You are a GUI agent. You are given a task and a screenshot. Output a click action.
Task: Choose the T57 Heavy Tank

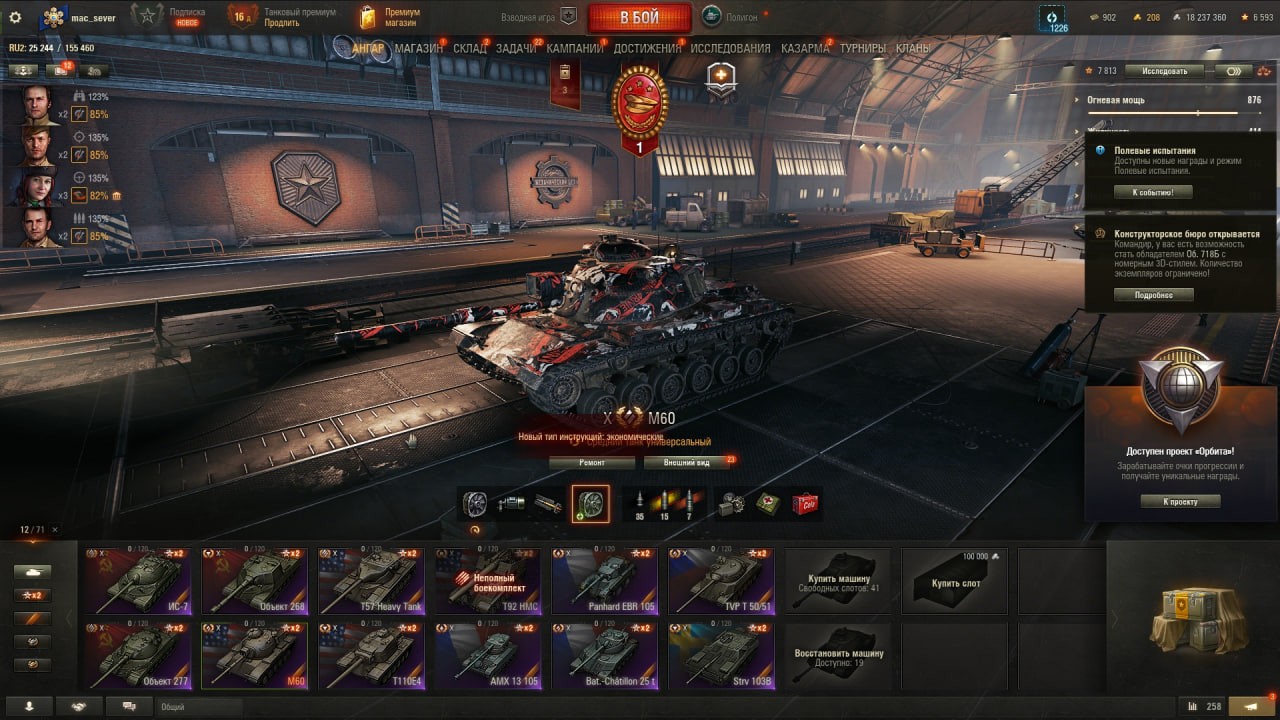(x=372, y=580)
